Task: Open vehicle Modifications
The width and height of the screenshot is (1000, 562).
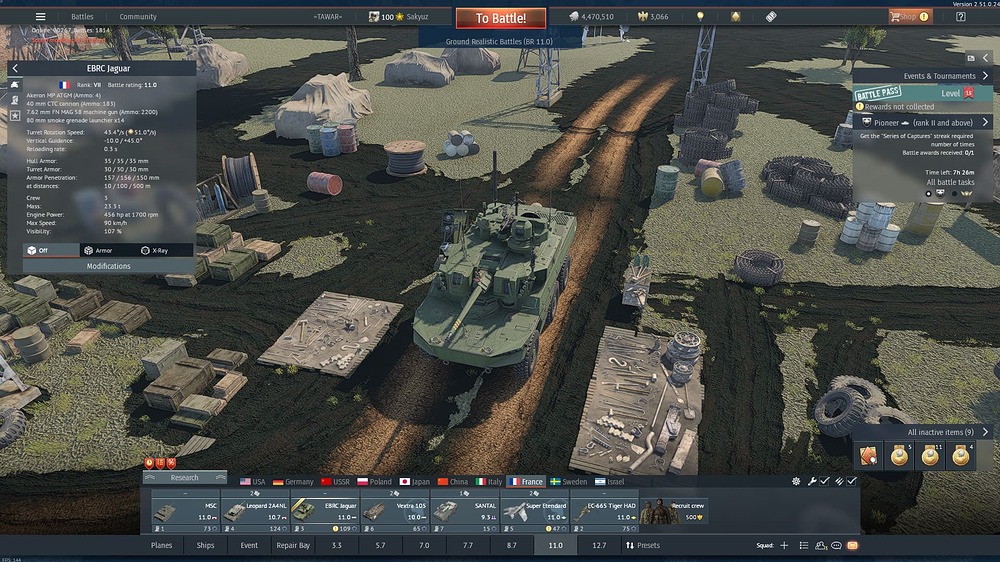Action: tap(108, 266)
